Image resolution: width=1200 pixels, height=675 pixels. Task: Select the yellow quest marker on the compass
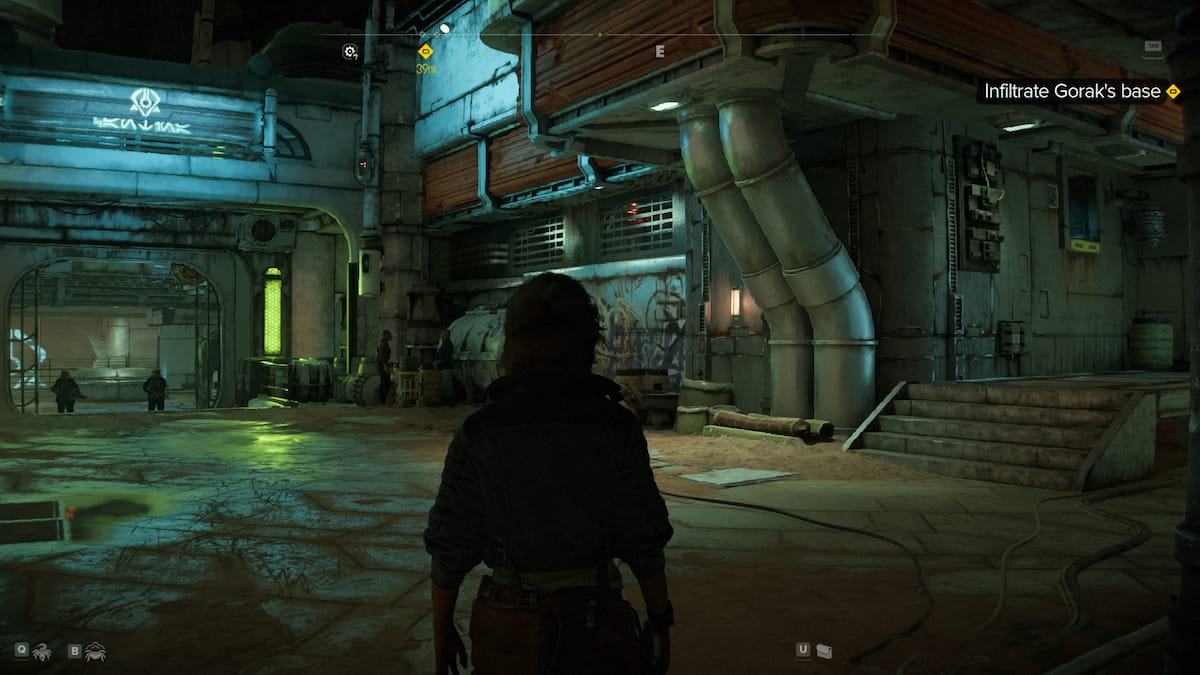click(x=425, y=51)
